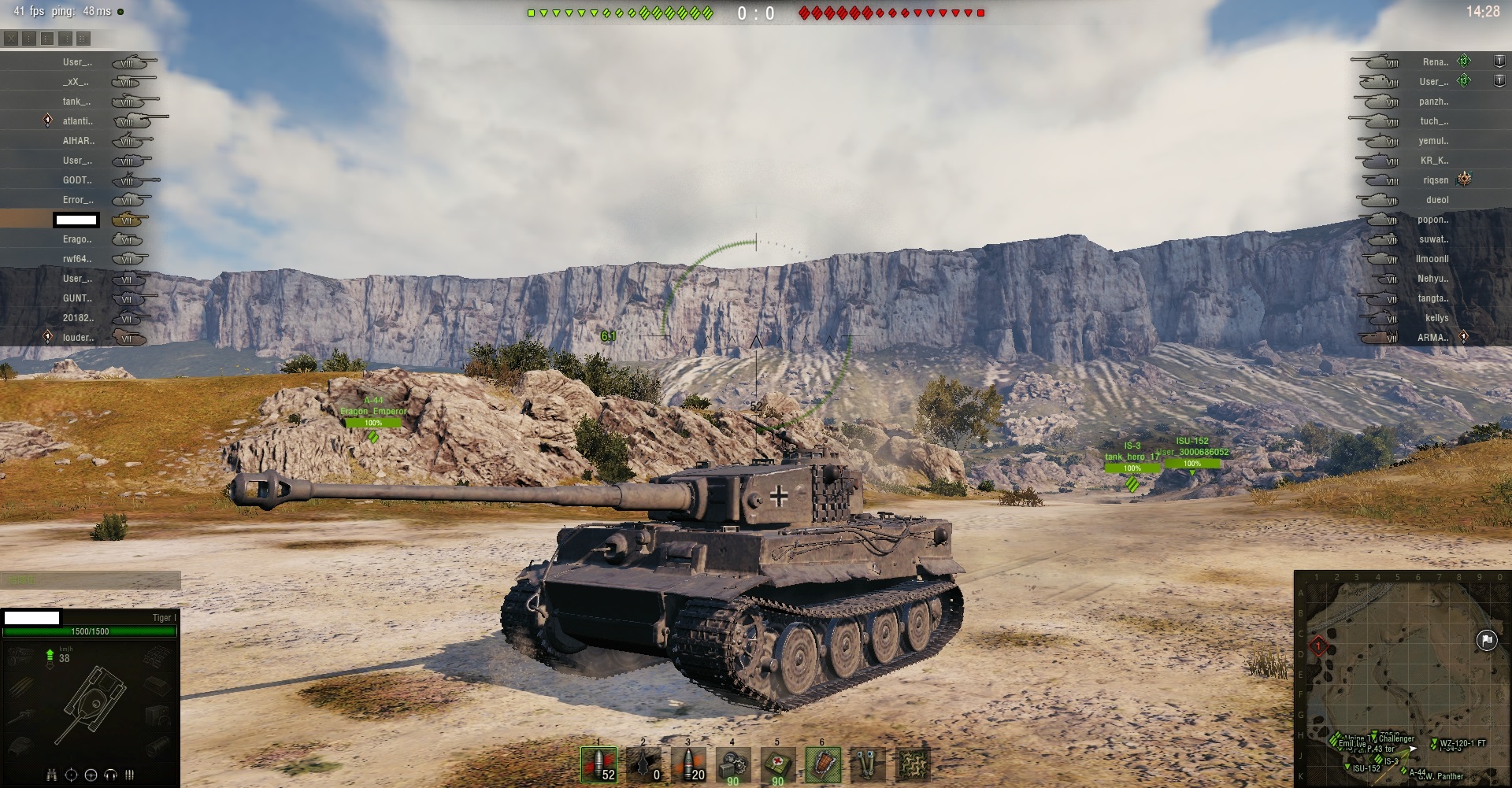Select the armor-piercing shell with 52 rounds
Viewport: 1512px width, 788px height.
(x=598, y=764)
